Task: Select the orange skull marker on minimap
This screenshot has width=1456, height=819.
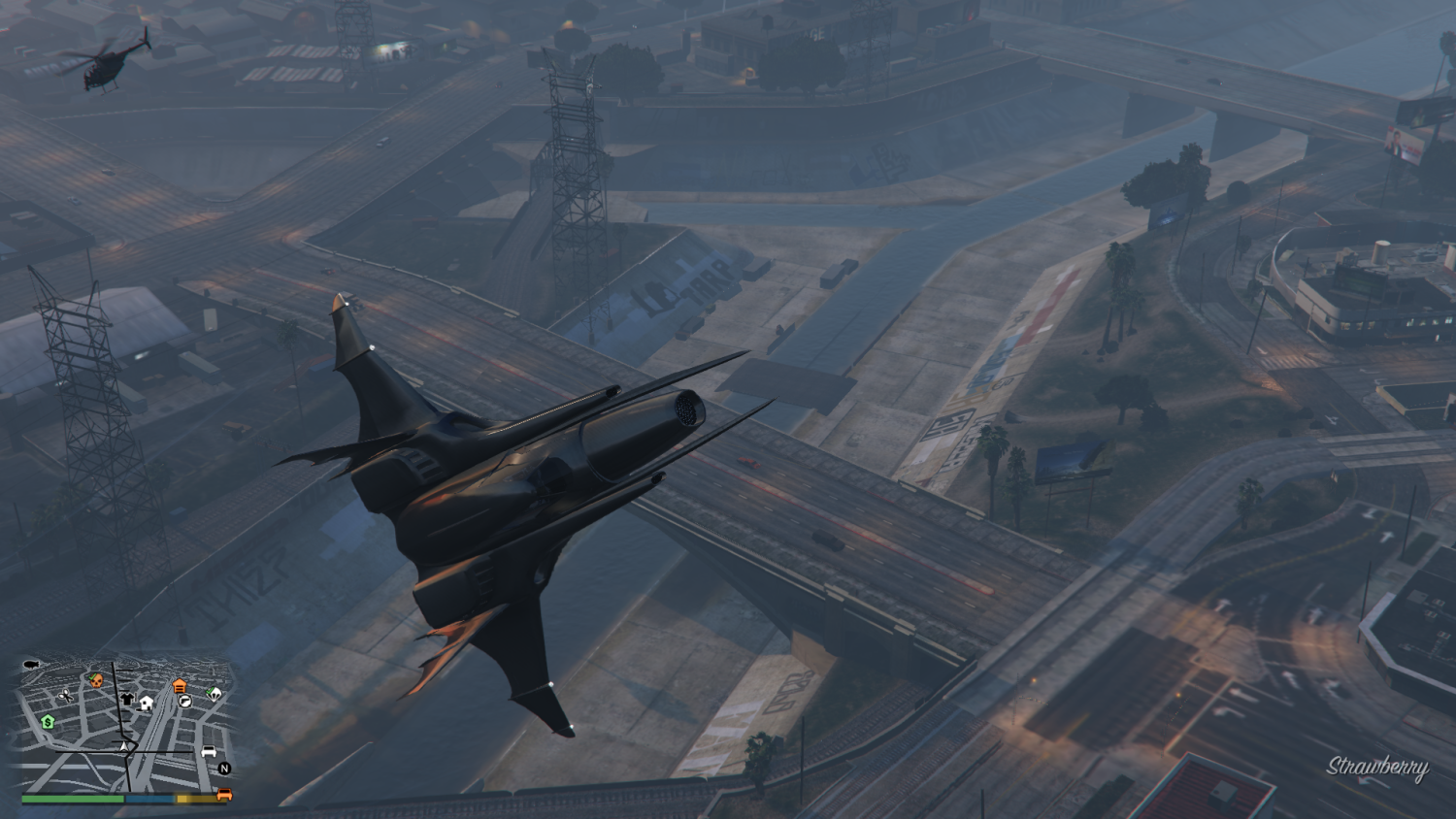Action: tap(96, 680)
